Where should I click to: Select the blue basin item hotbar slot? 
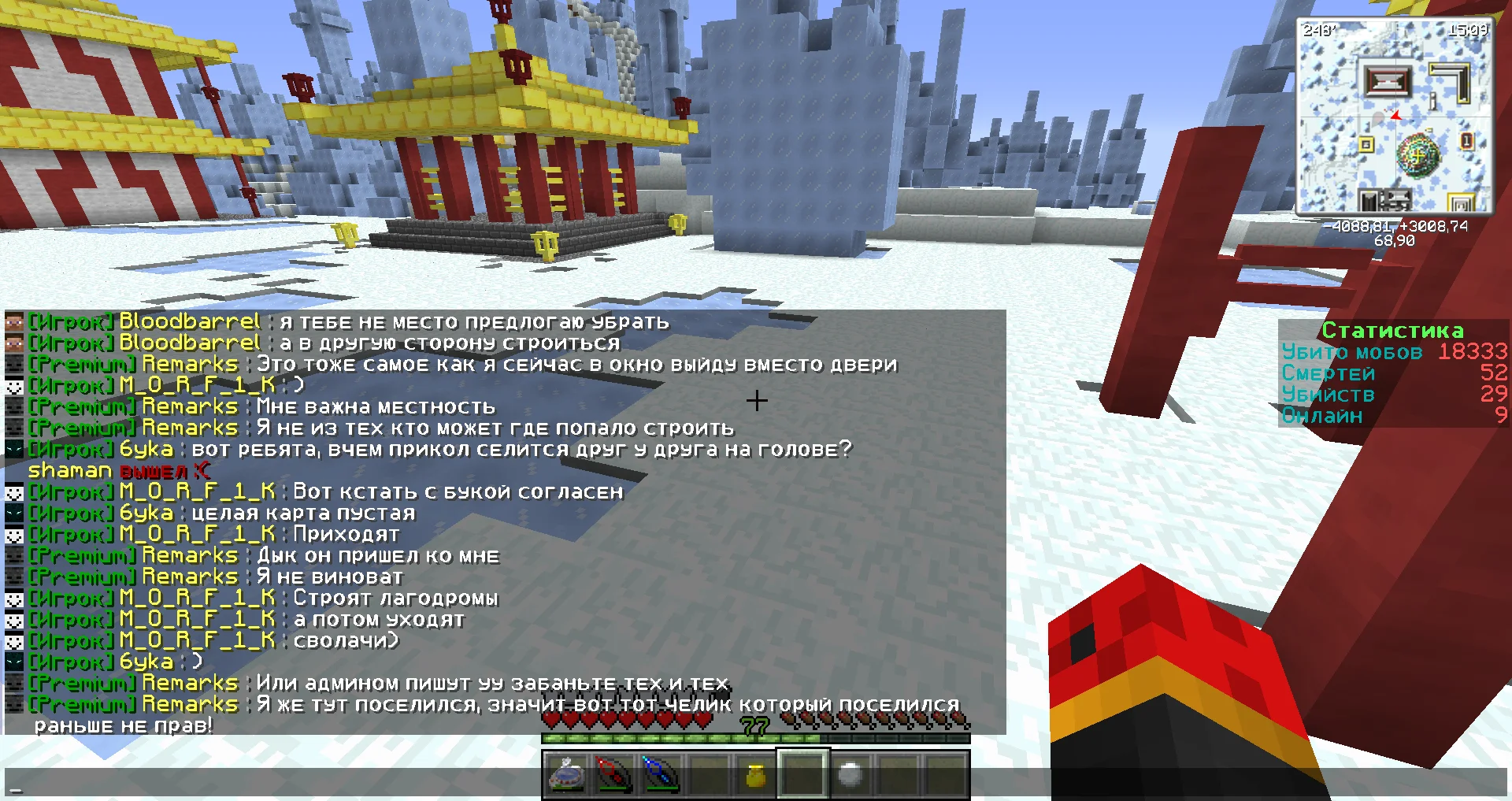(x=566, y=775)
